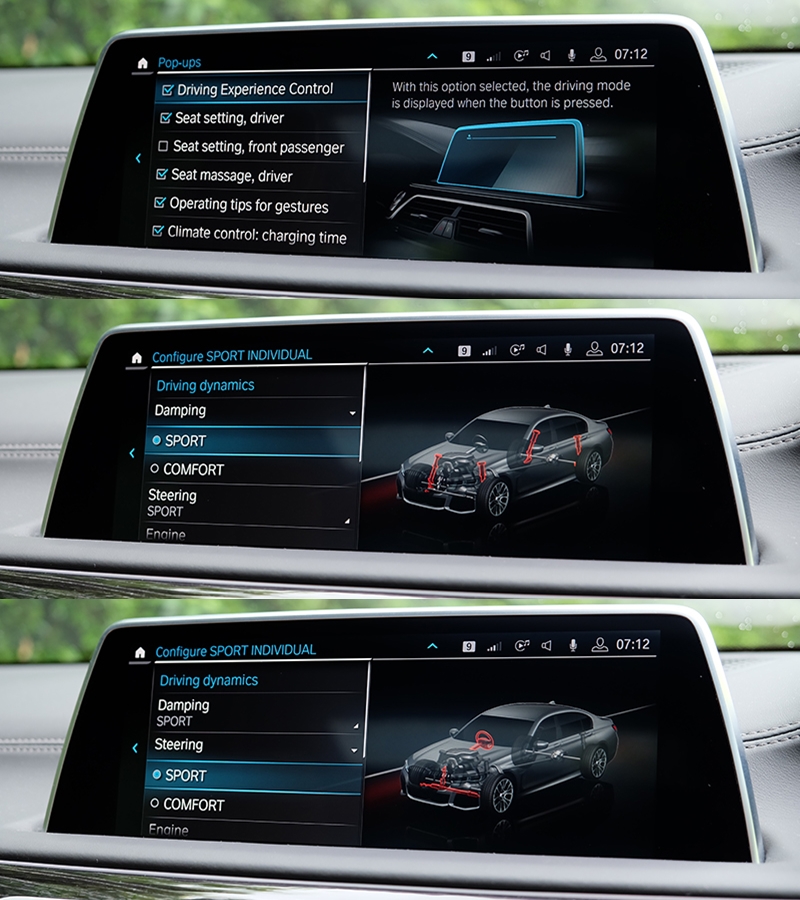Enable Seat setting, front passenger

[163, 147]
